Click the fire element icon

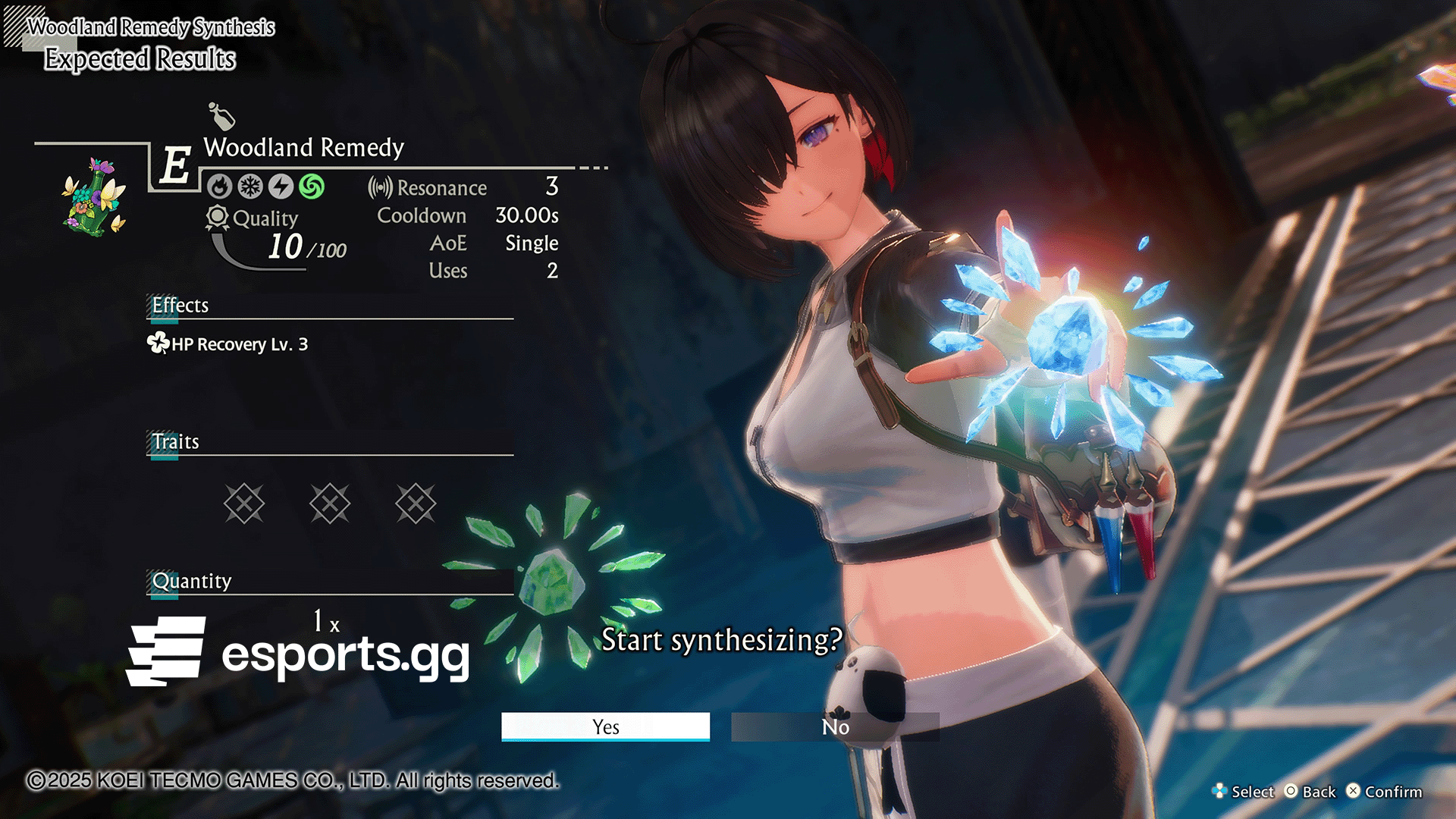pos(220,187)
